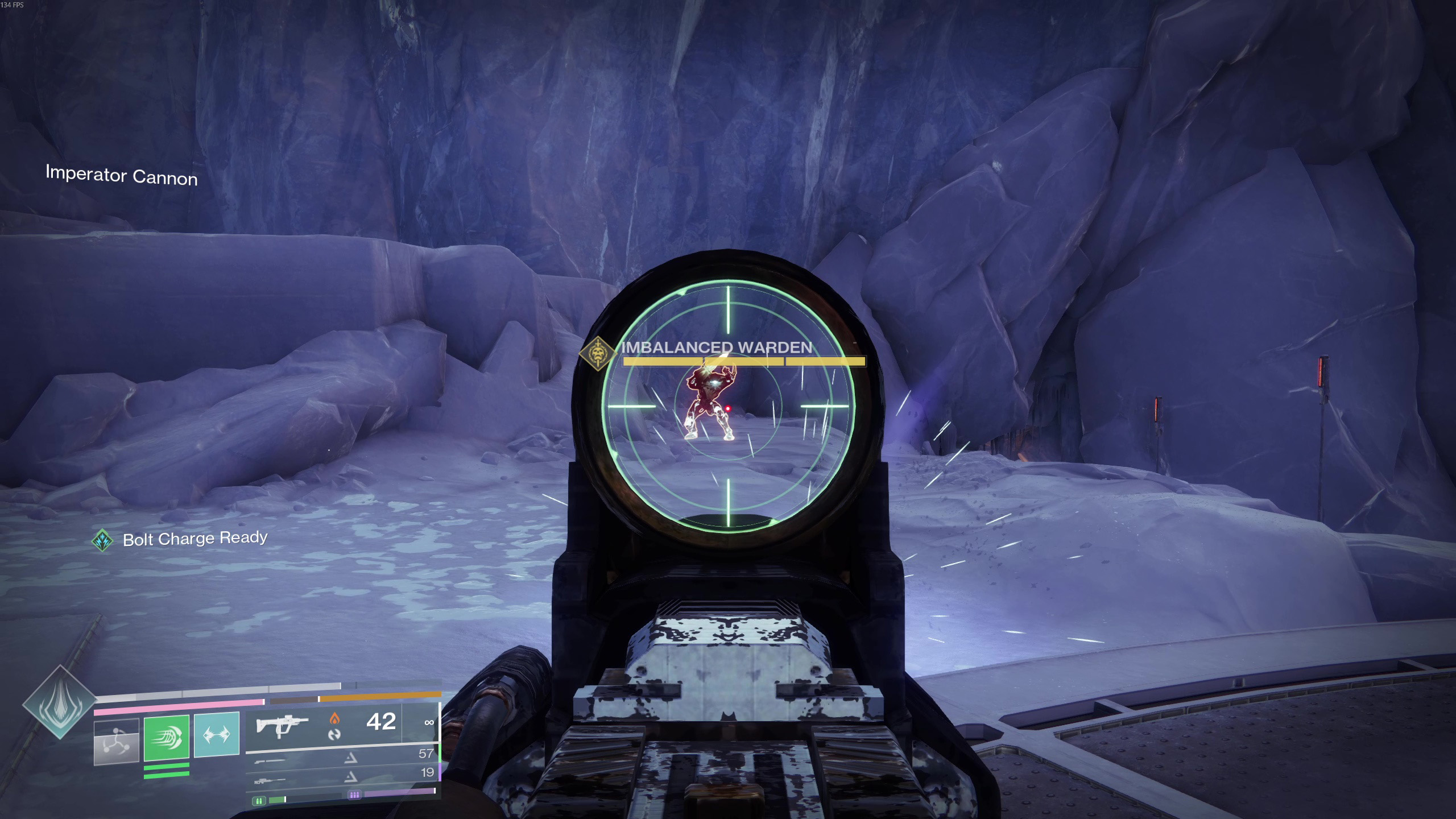The height and width of the screenshot is (819, 1456).
Task: Click the purple heavy ammo icon
Action: (x=354, y=795)
